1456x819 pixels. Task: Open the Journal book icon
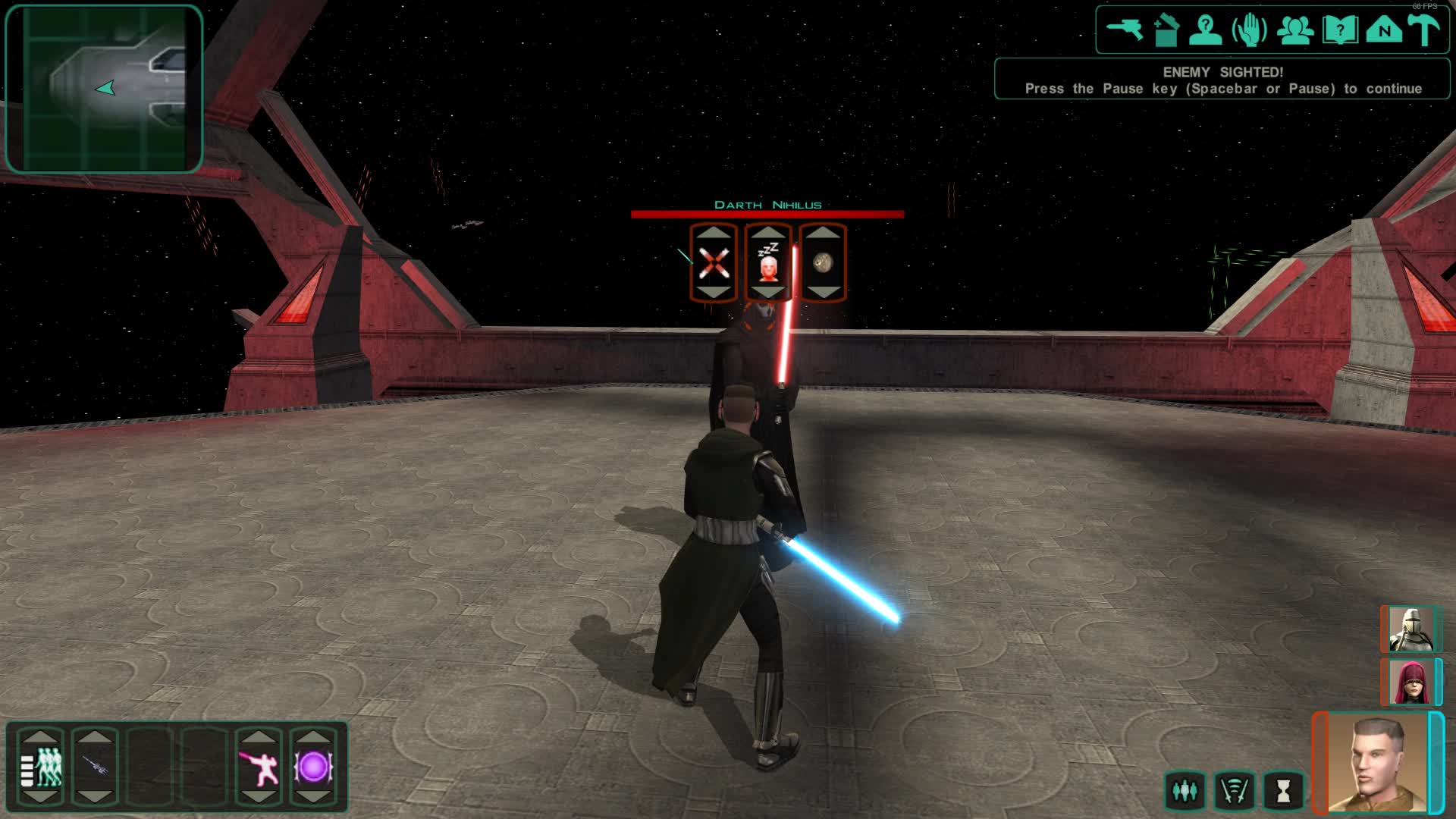pyautogui.click(x=1341, y=30)
